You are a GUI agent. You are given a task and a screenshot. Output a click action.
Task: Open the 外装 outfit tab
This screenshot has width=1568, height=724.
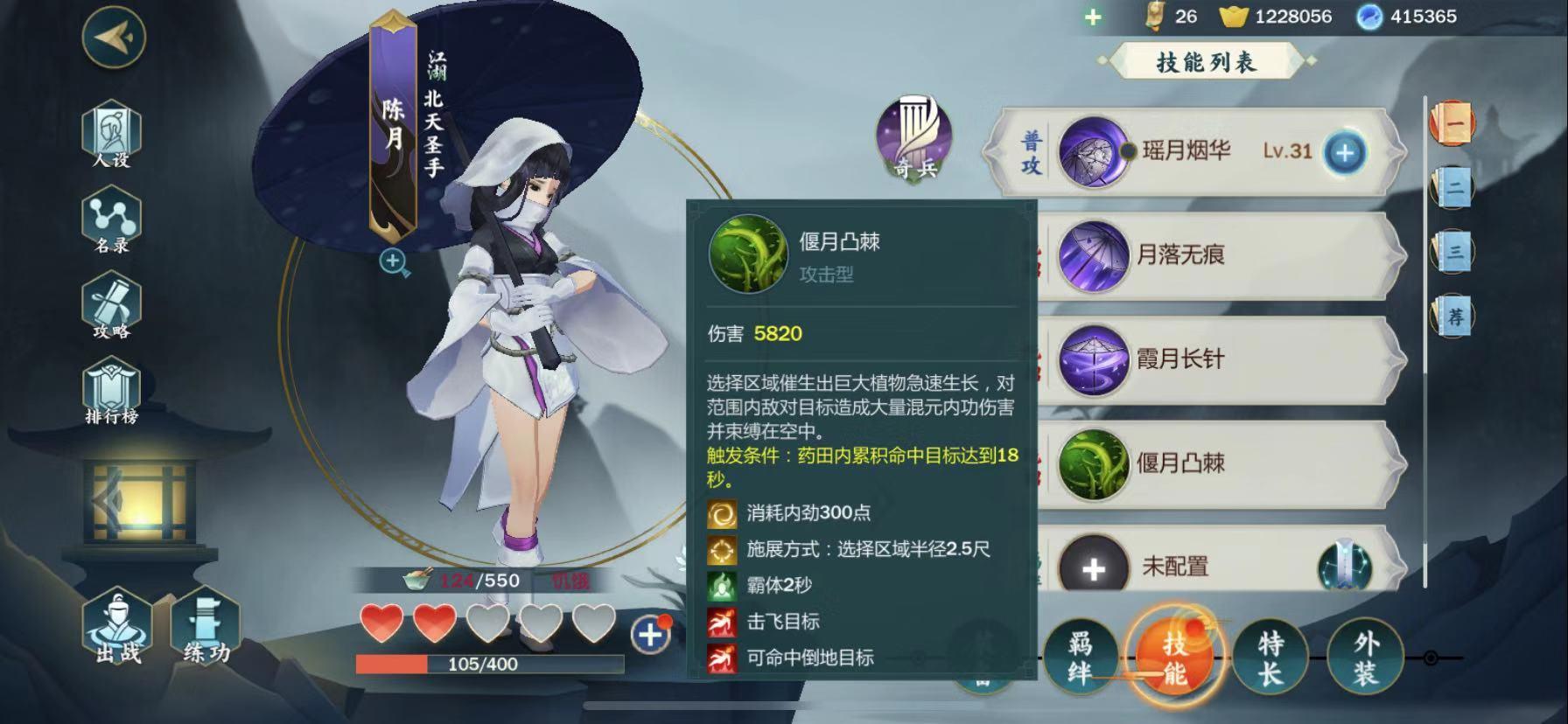[x=1365, y=658]
